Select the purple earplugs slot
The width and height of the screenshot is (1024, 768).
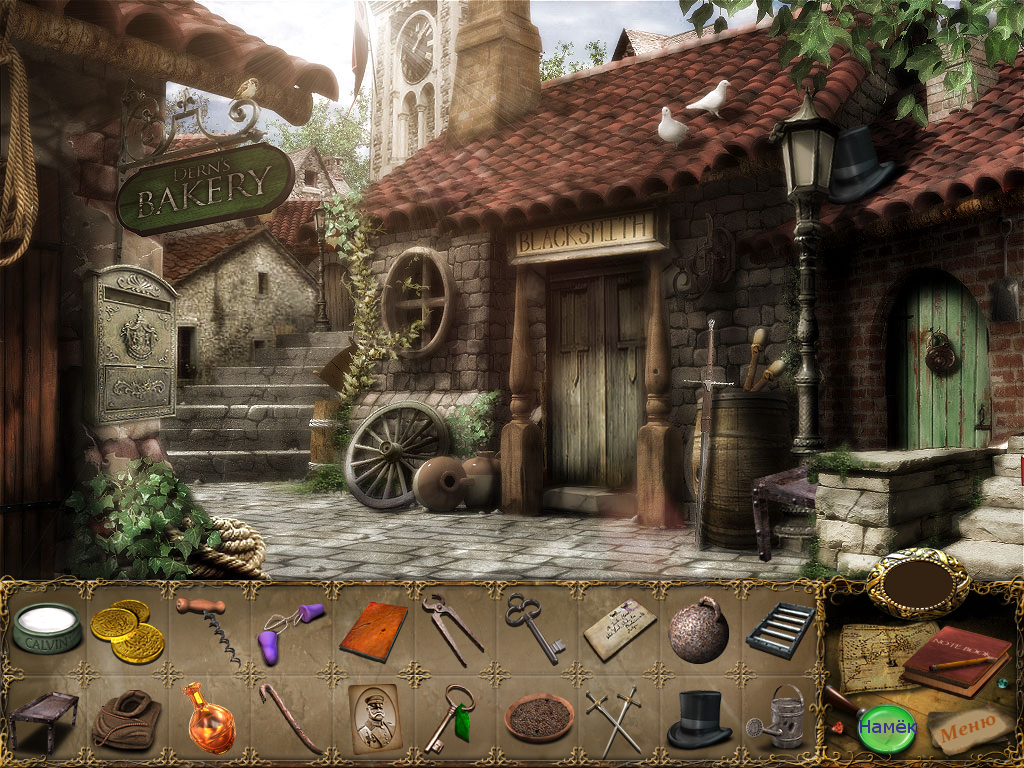tap(291, 630)
